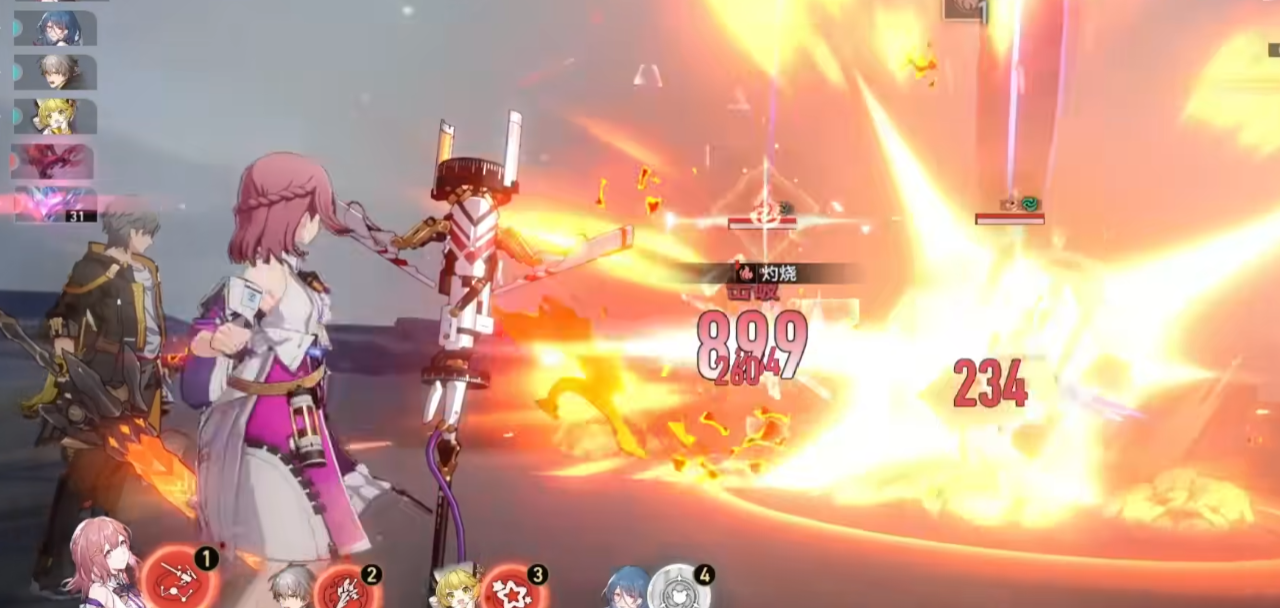Open the turn order entry marked 31

[55, 204]
